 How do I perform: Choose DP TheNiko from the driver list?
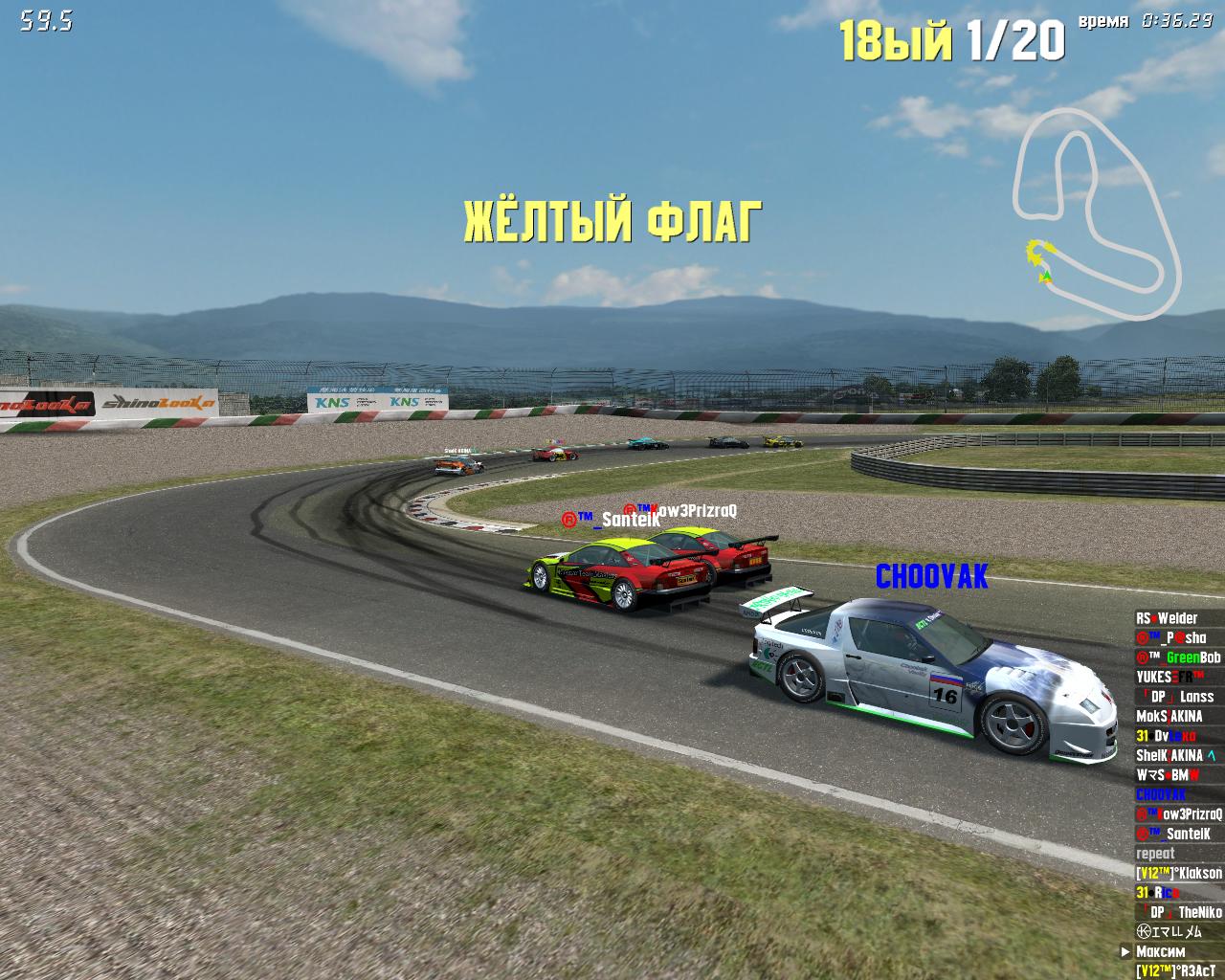(x=1178, y=912)
